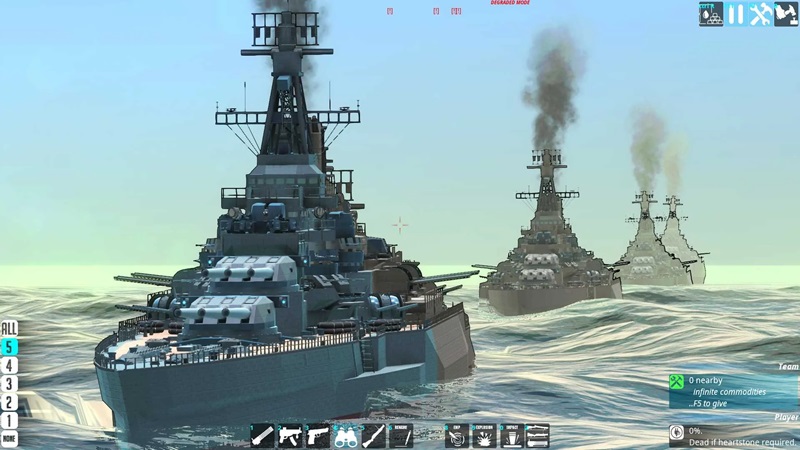
Task: Equip the submachine gun slot
Action: pos(290,435)
